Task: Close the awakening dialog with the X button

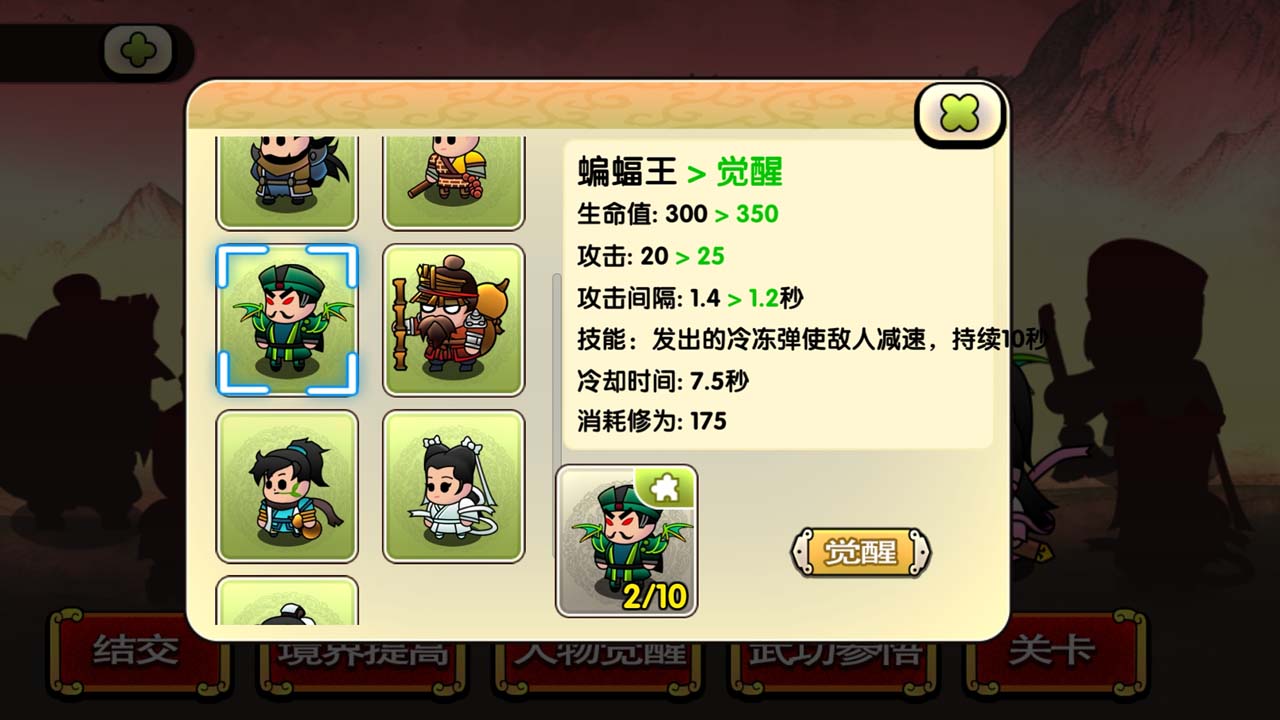Action: tap(957, 113)
